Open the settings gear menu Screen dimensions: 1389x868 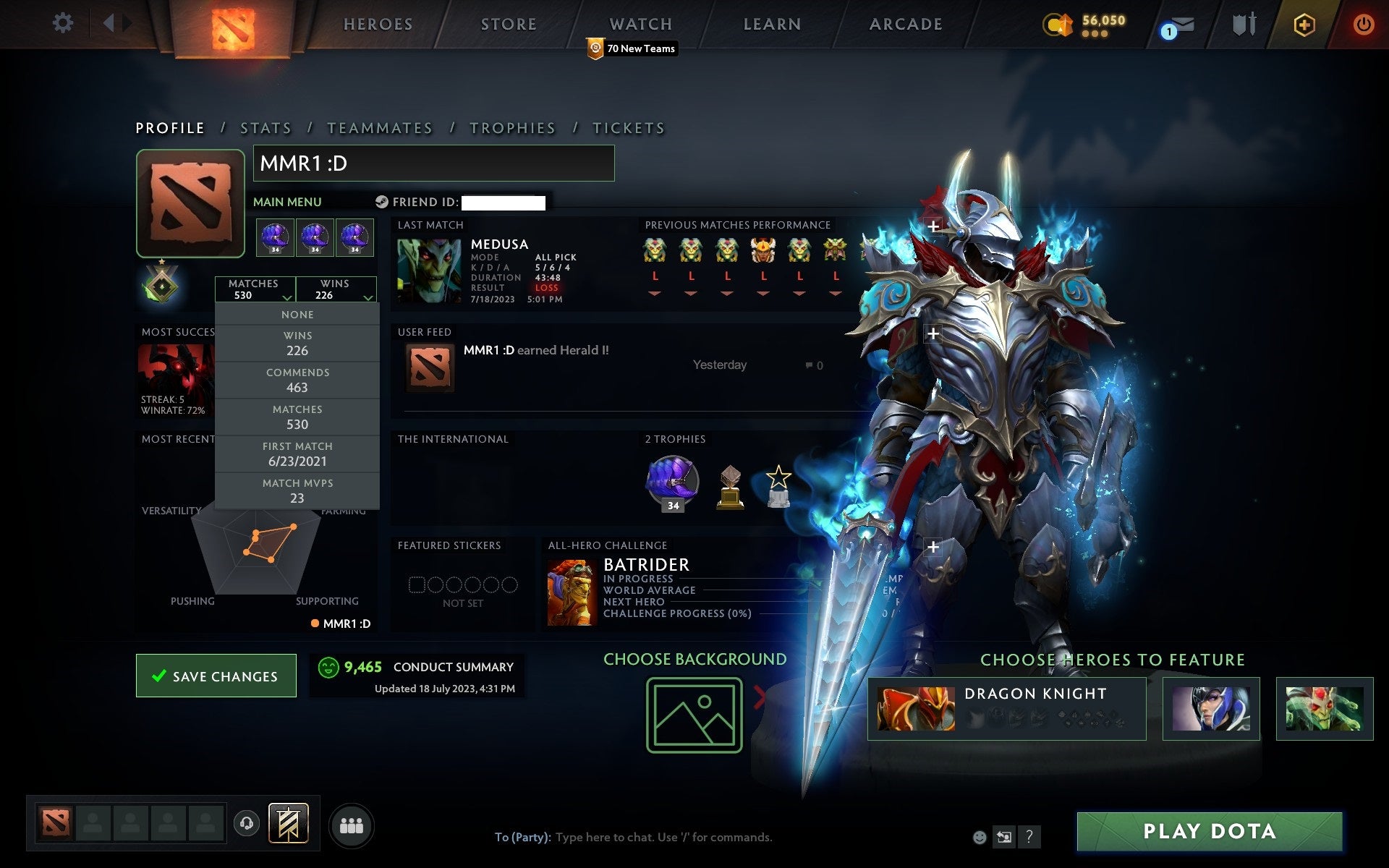(x=64, y=23)
